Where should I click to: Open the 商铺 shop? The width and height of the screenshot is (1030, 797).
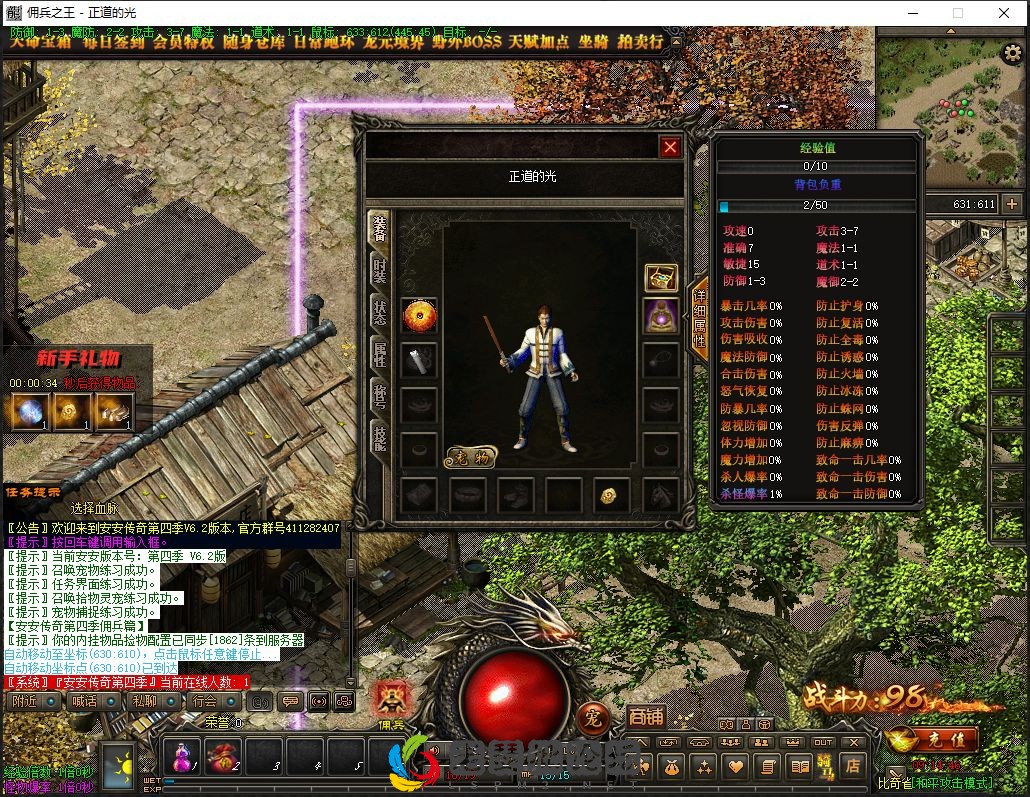click(x=646, y=716)
